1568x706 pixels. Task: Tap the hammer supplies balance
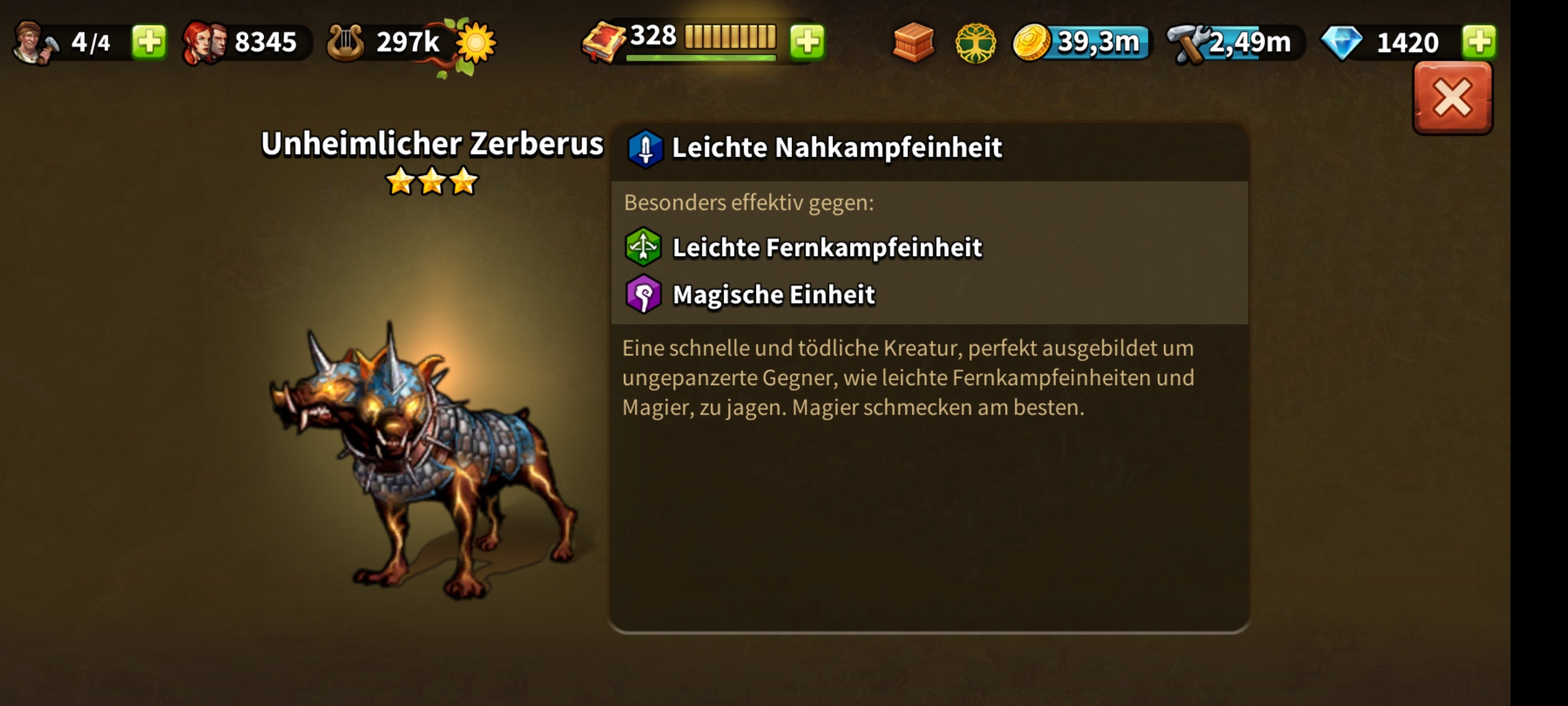[1235, 43]
